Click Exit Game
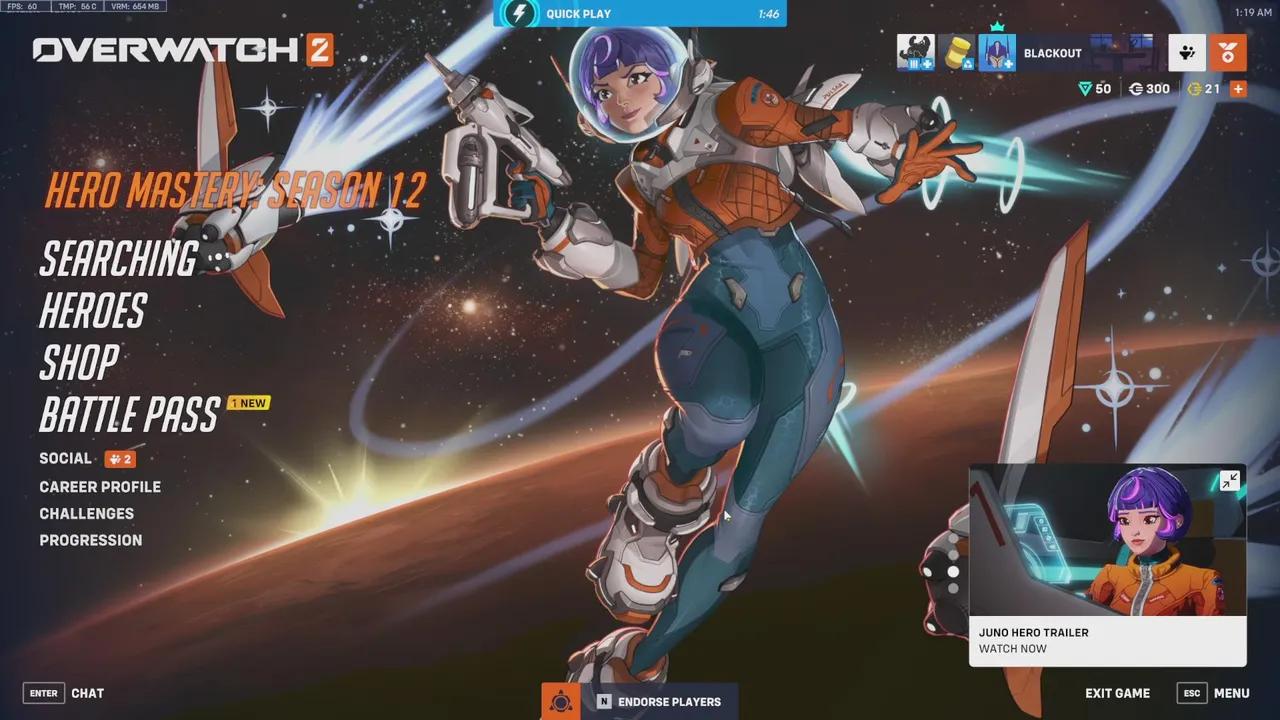Image resolution: width=1280 pixels, height=720 pixels. 1117,693
